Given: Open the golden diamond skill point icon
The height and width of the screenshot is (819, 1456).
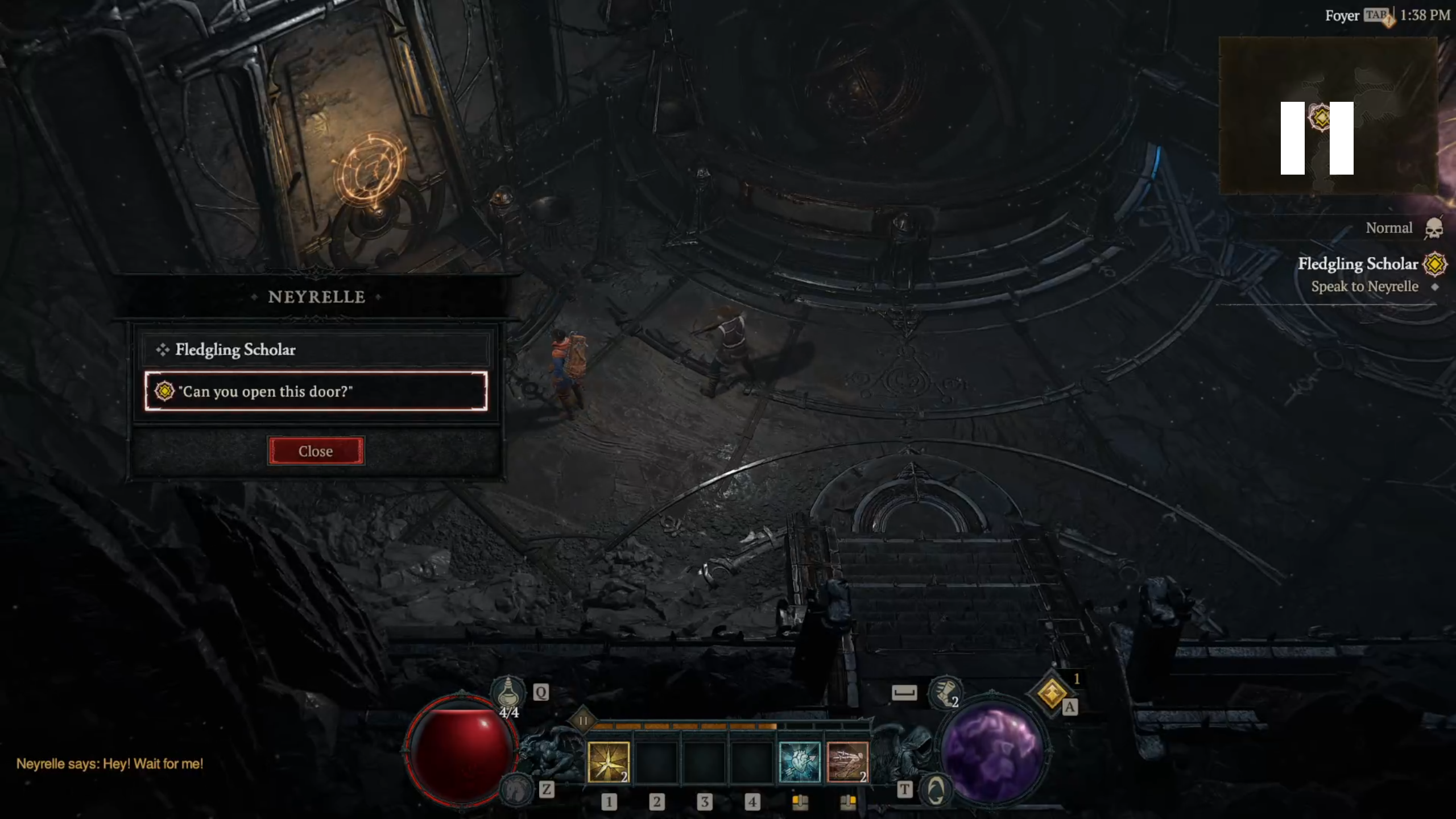Looking at the screenshot, I should coord(1051,693).
